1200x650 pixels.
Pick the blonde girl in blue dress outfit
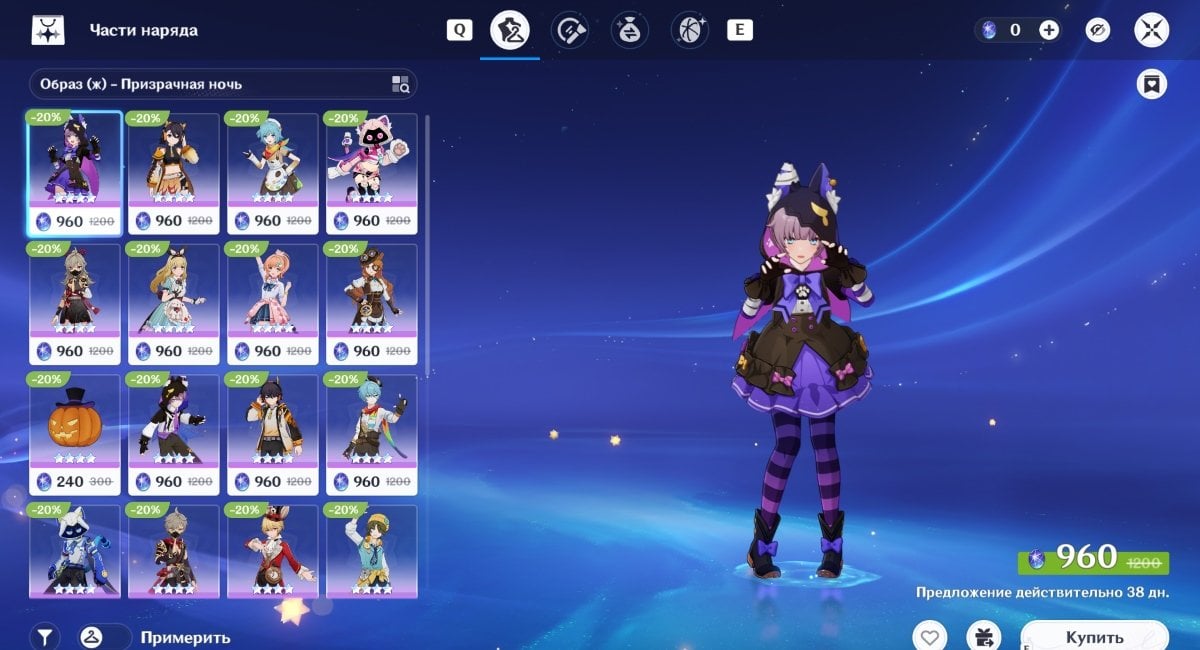173,304
